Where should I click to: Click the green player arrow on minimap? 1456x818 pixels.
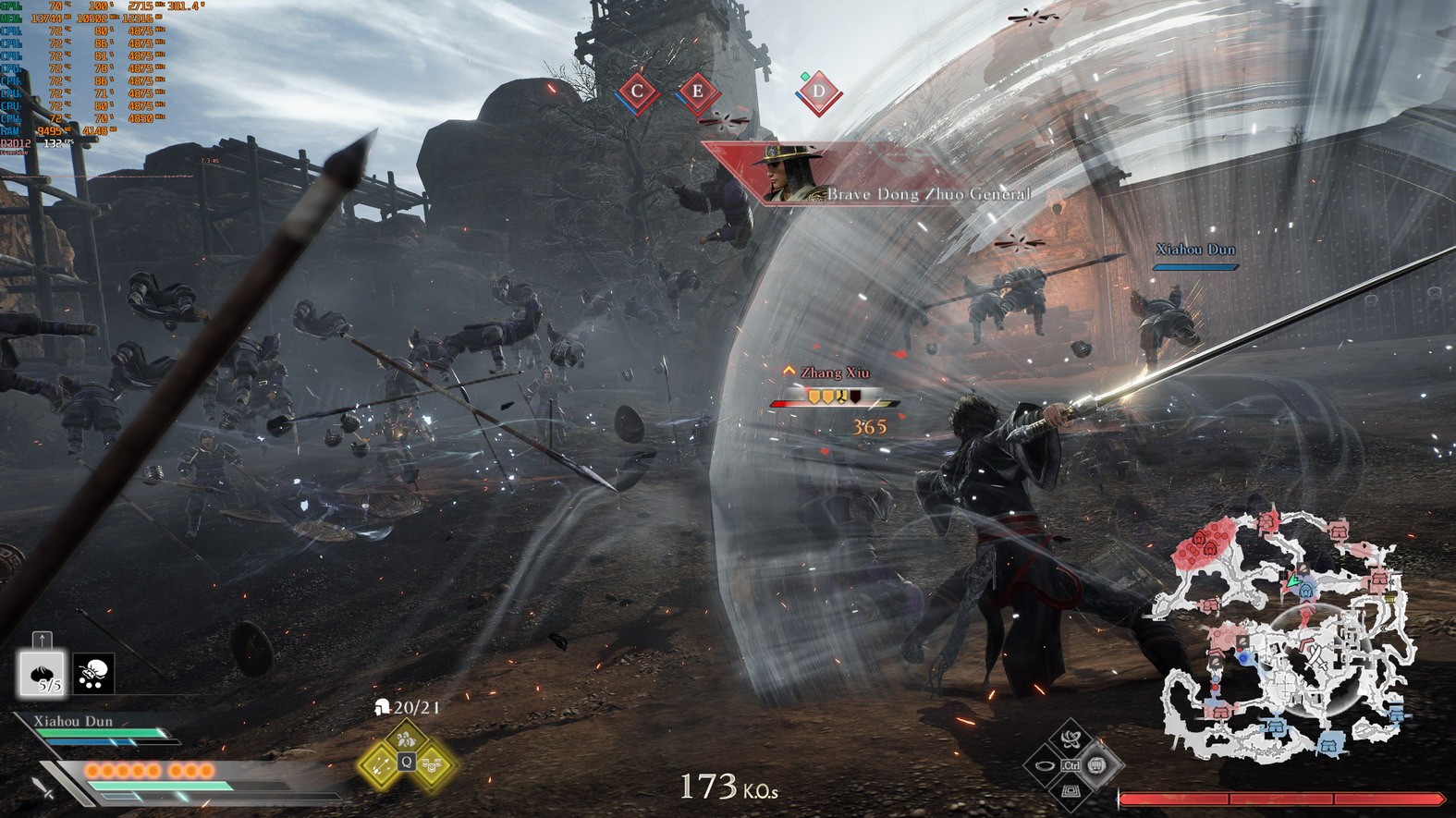1293,582
